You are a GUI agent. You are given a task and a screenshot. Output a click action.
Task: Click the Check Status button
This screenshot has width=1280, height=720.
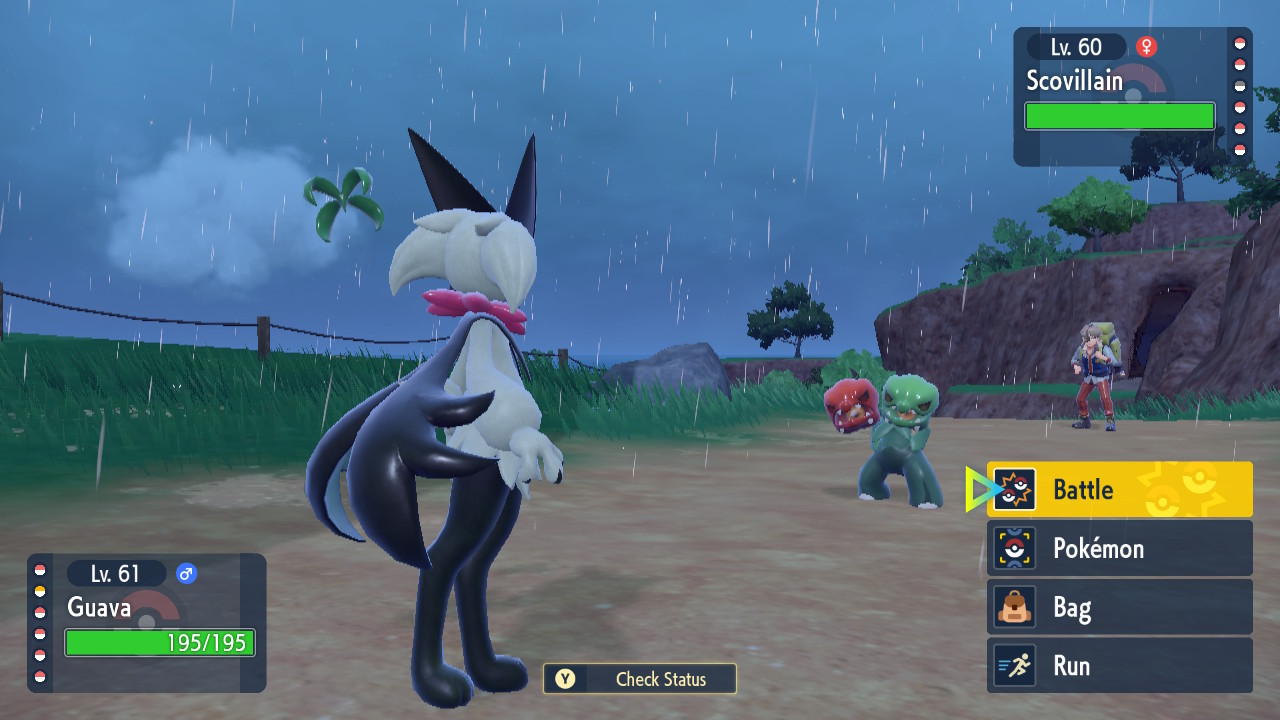[640, 679]
